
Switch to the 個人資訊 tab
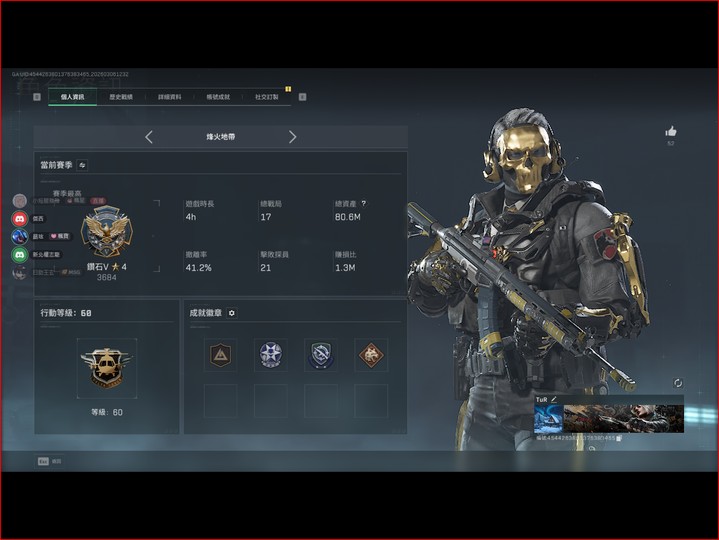click(72, 97)
